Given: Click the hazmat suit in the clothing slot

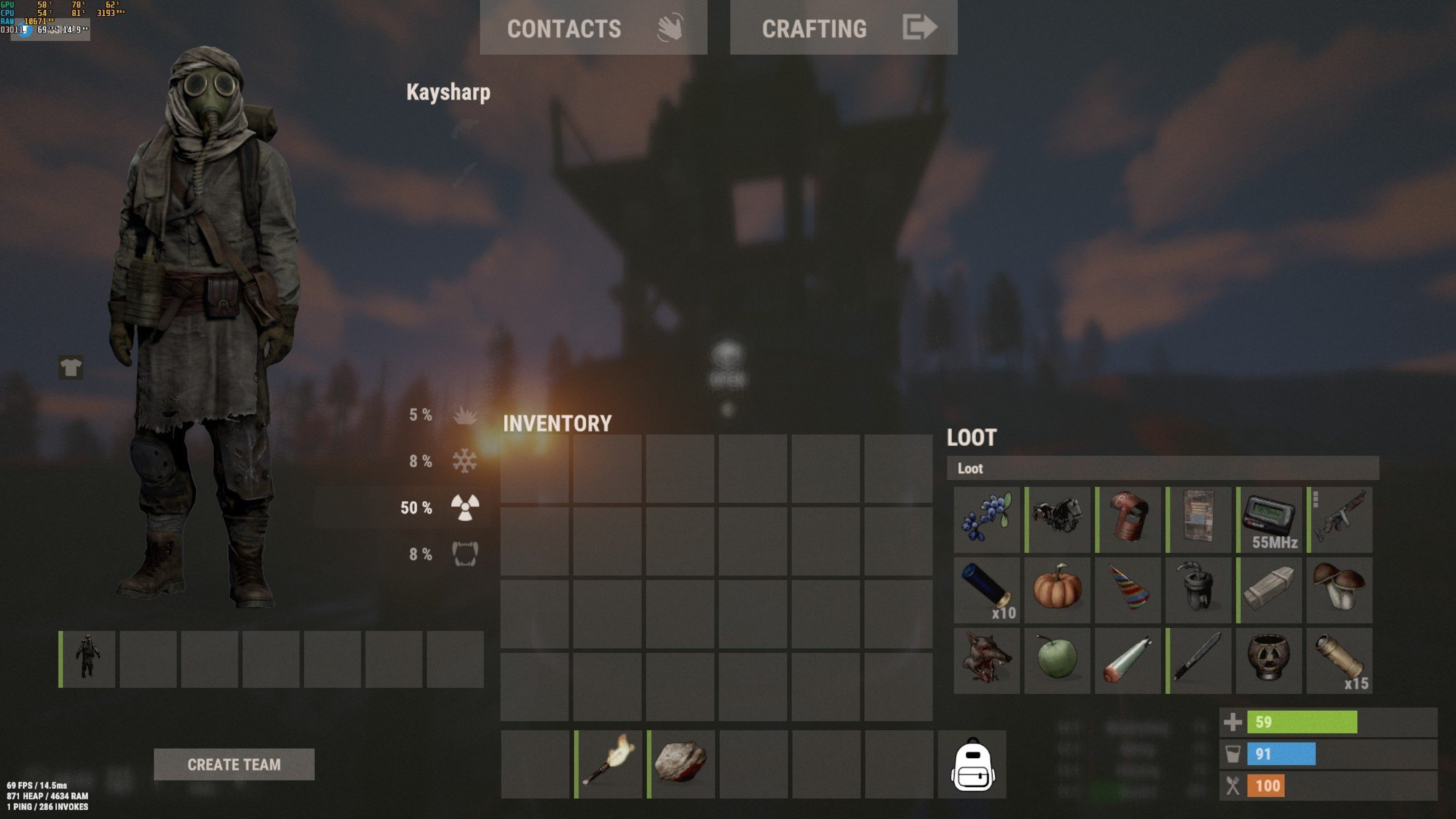Looking at the screenshot, I should (x=88, y=659).
